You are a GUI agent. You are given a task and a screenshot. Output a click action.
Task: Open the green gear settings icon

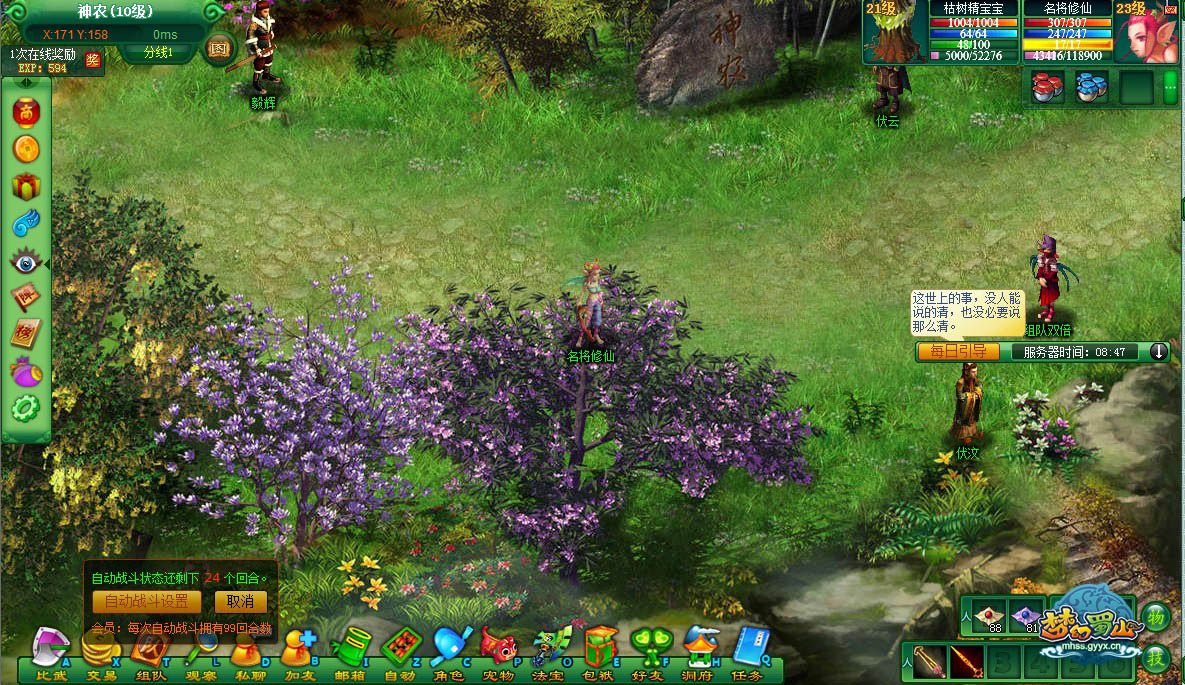[25, 408]
